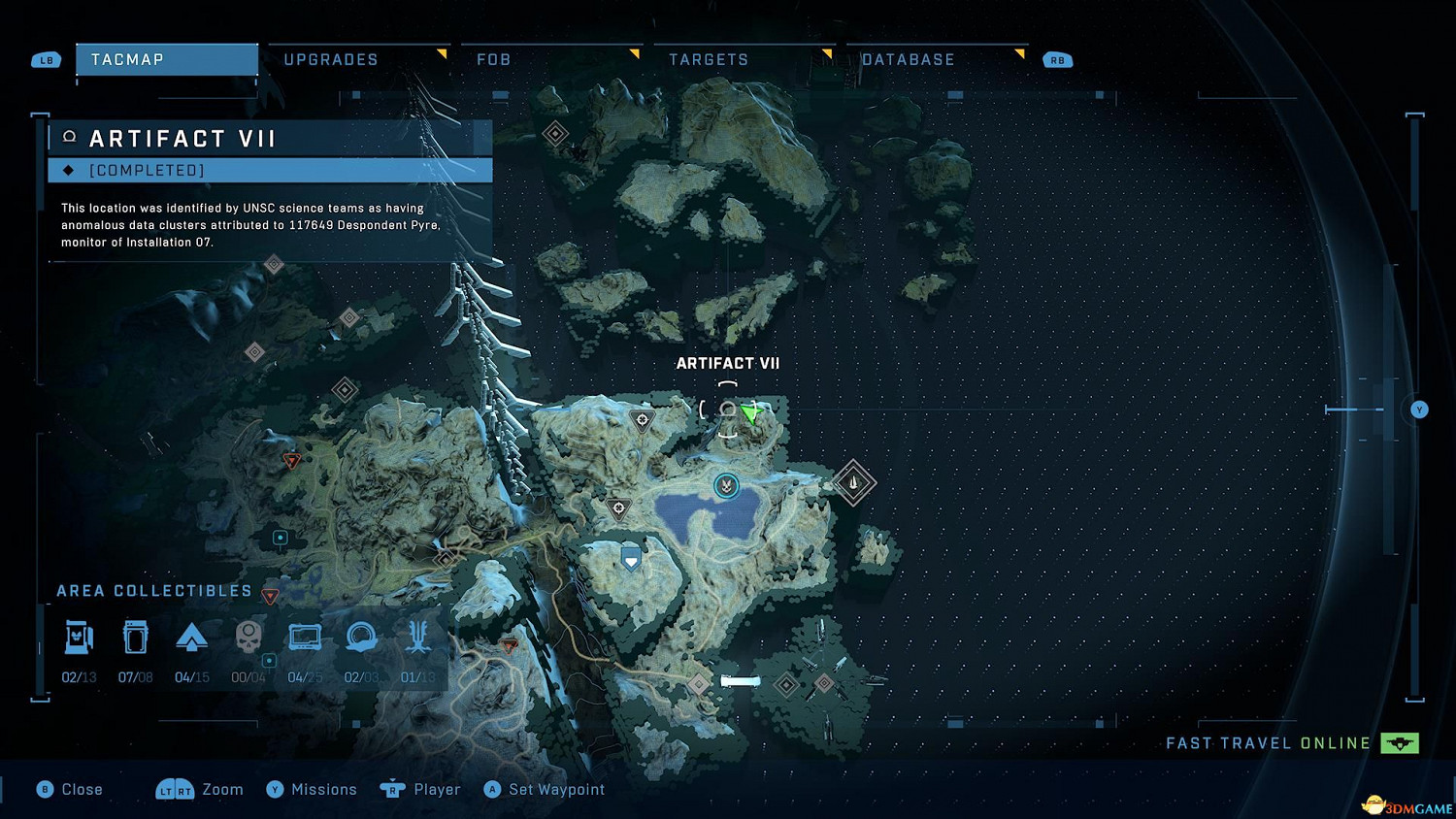Choose the large diamond tower marker
Screen dimensions: 1456x819
click(853, 482)
